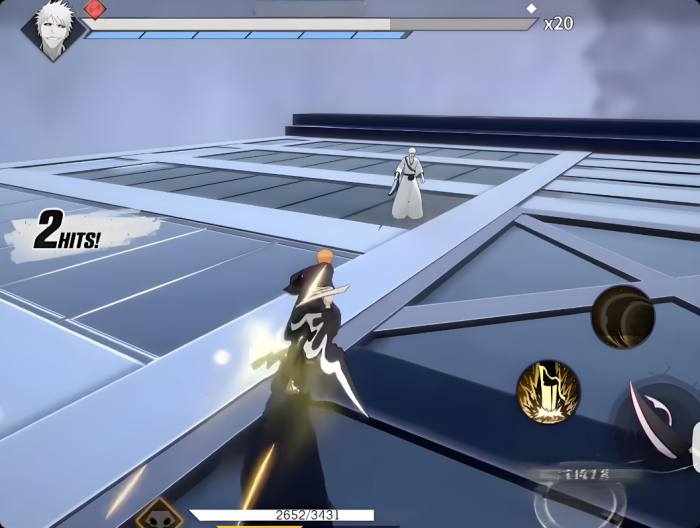Tap the skull emblem by the player's health bar
This screenshot has width=700, height=528.
pos(158,515)
